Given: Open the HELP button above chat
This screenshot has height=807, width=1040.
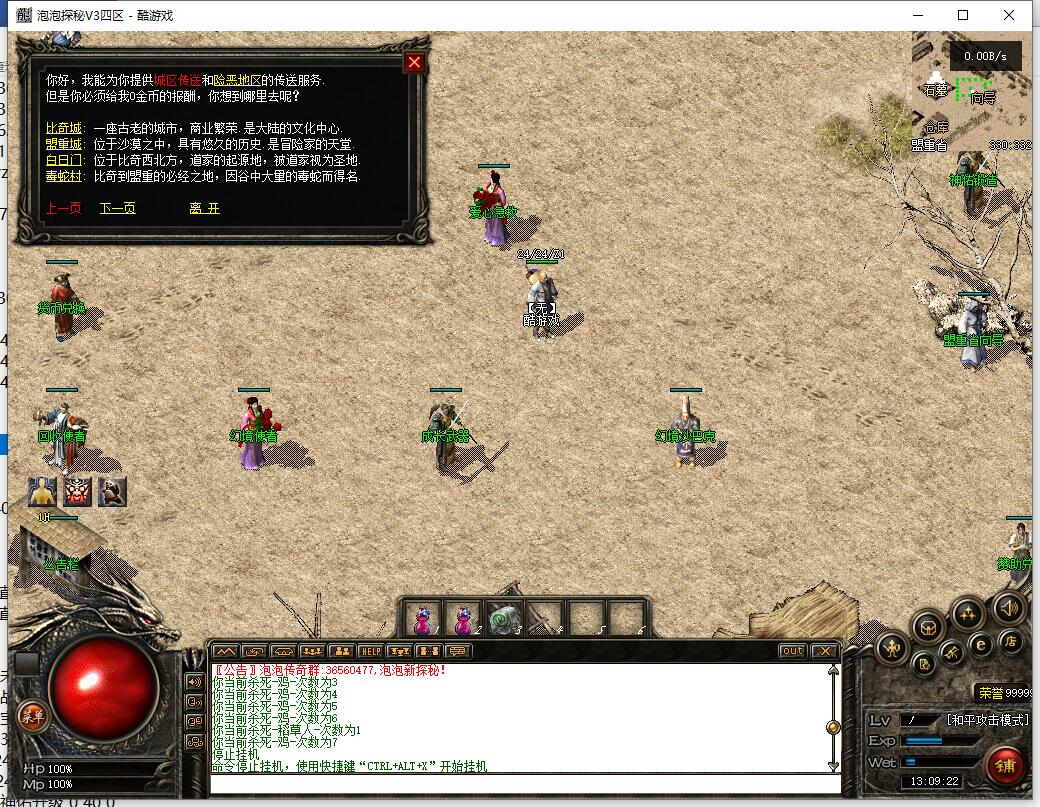Looking at the screenshot, I should 370,651.
